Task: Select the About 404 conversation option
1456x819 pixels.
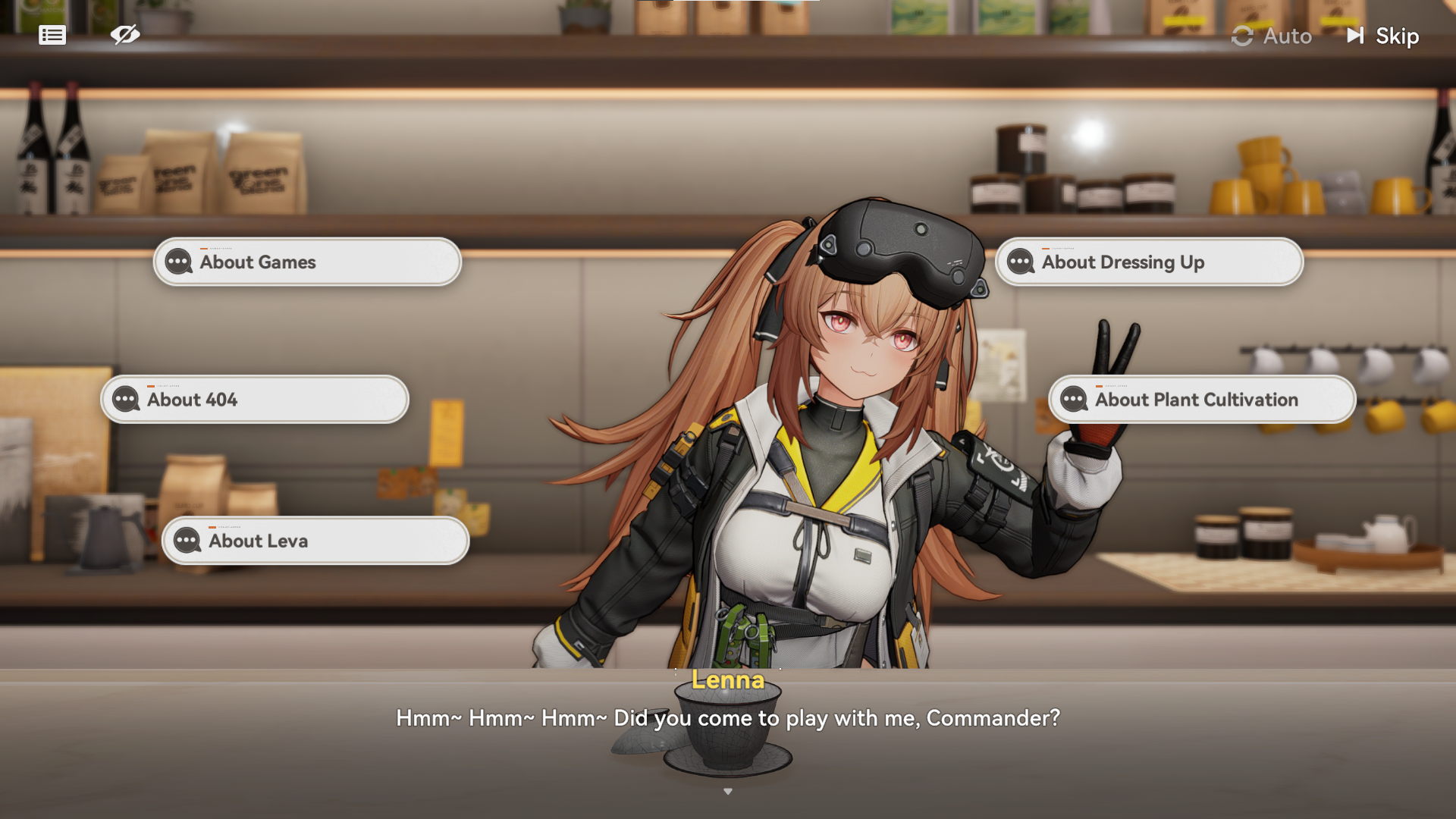Action: [x=255, y=400]
